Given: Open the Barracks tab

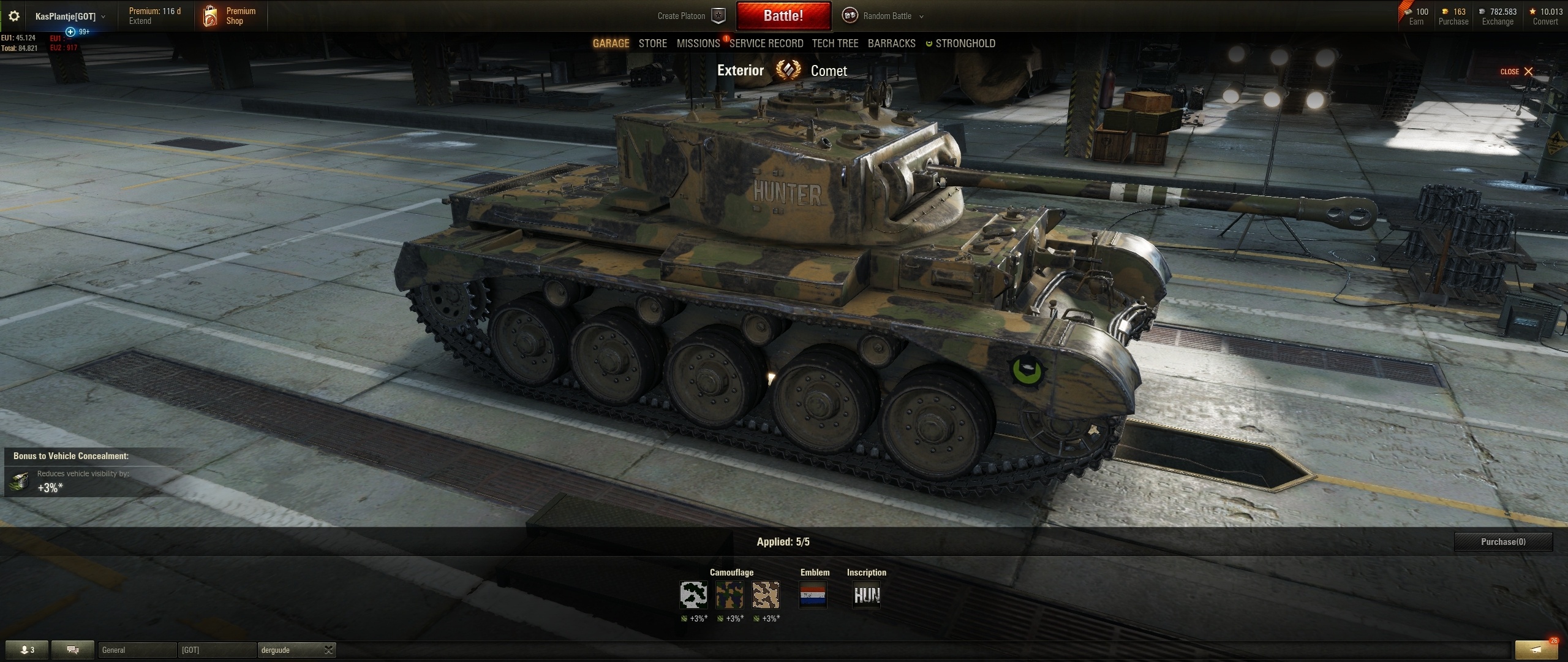Looking at the screenshot, I should 891,44.
